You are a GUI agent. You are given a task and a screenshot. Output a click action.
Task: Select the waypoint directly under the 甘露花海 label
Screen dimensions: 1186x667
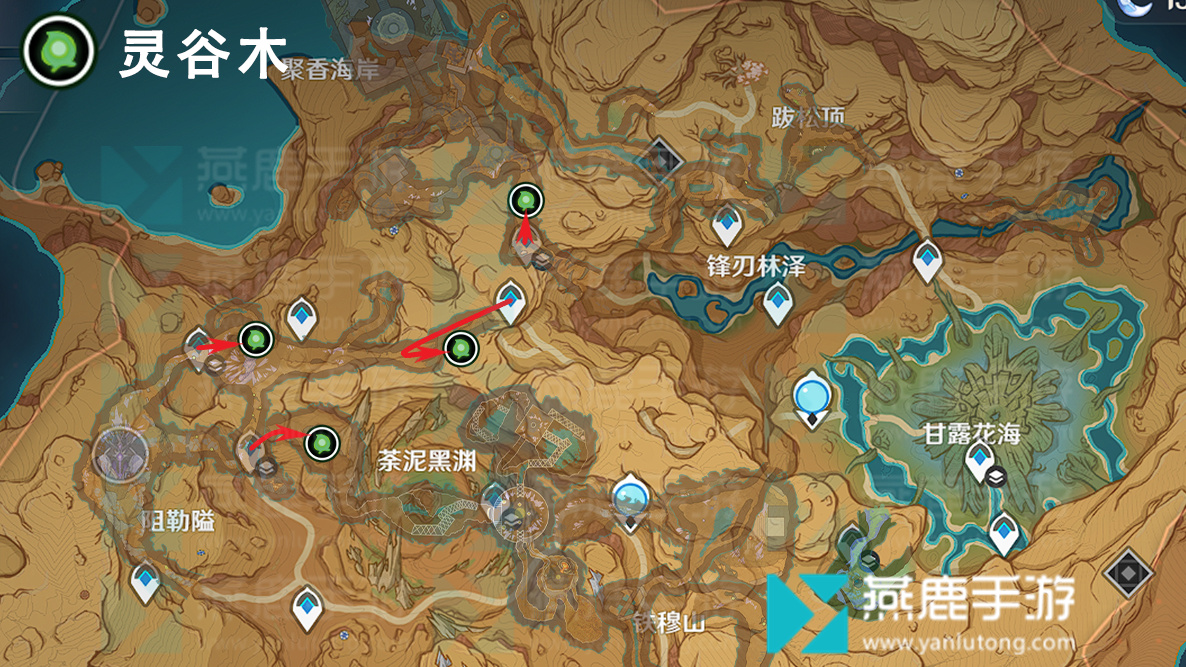(x=977, y=462)
